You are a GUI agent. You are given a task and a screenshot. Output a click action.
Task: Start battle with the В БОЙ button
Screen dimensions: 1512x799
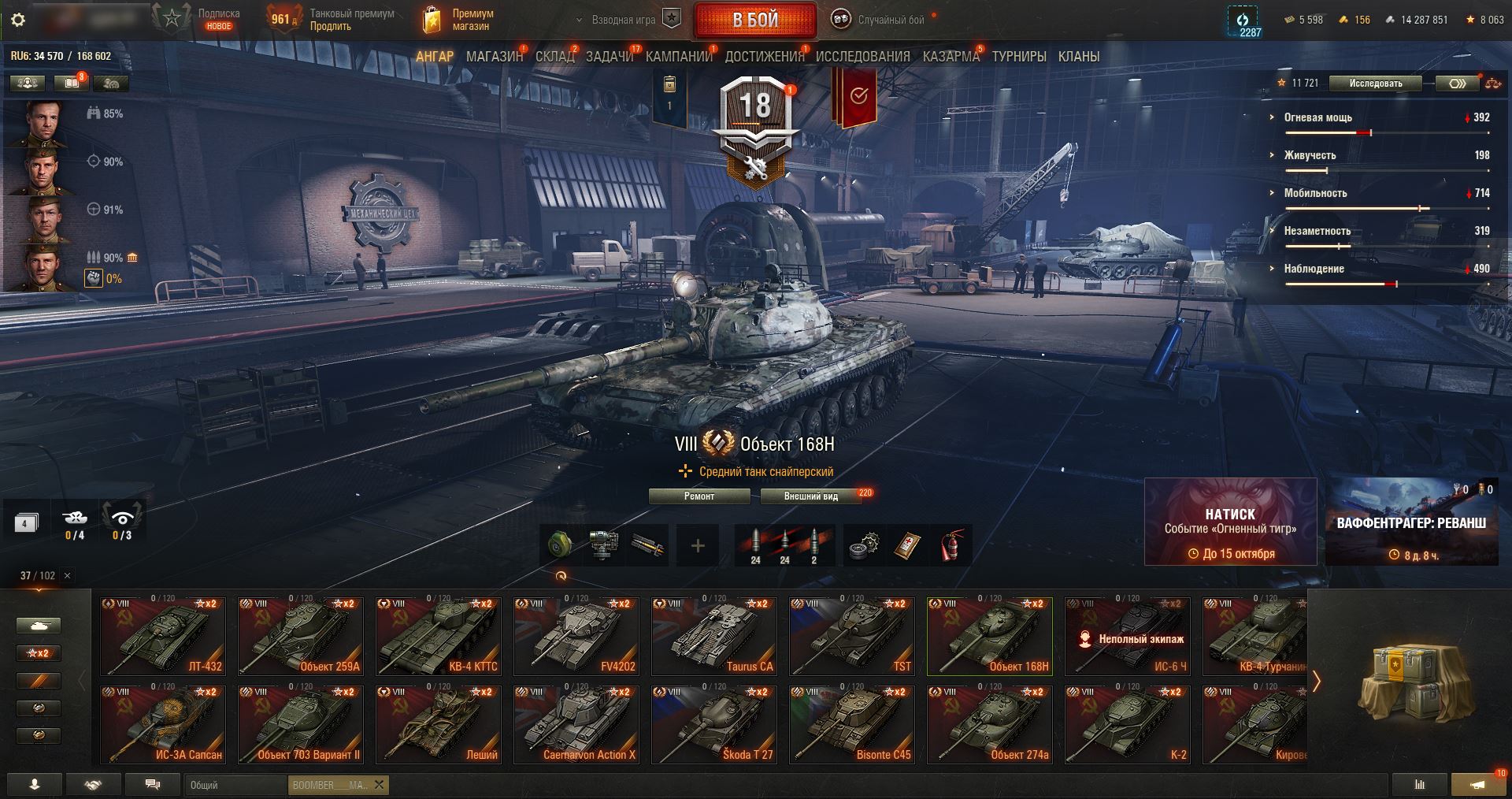coord(754,20)
